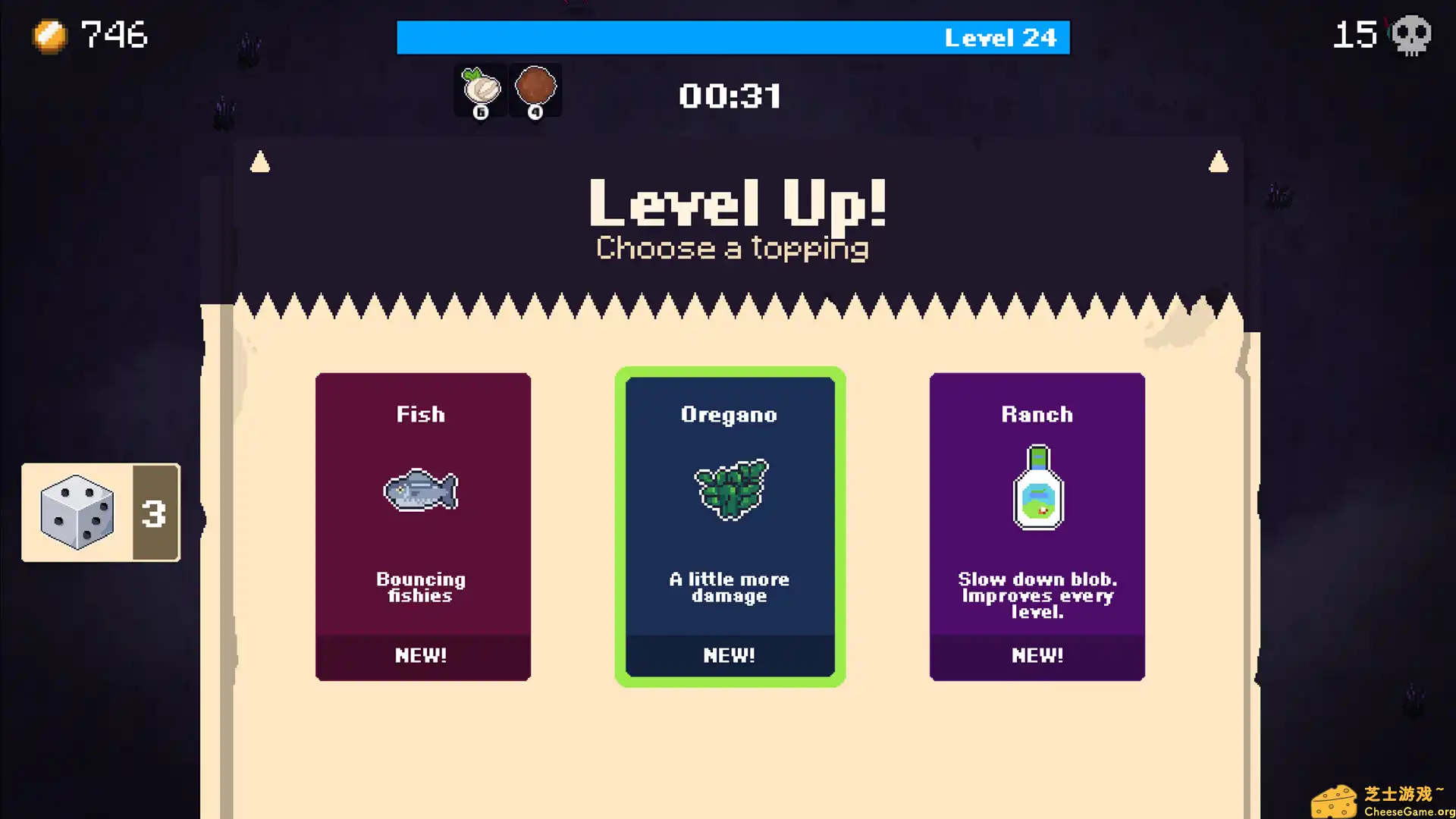Confirm the highlighted Oregano topping card
Screen dimensions: 1456x819
[x=730, y=526]
